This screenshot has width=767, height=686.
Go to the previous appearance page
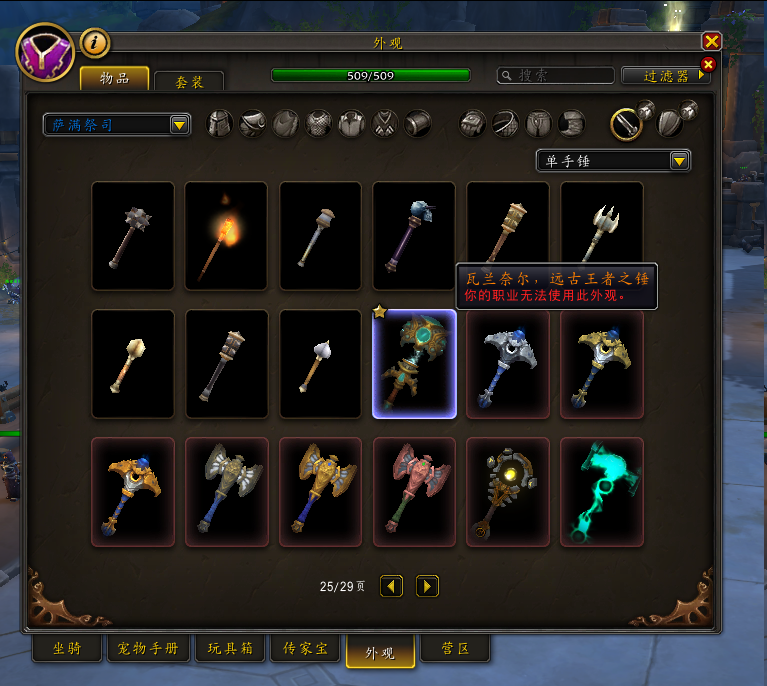(x=392, y=586)
